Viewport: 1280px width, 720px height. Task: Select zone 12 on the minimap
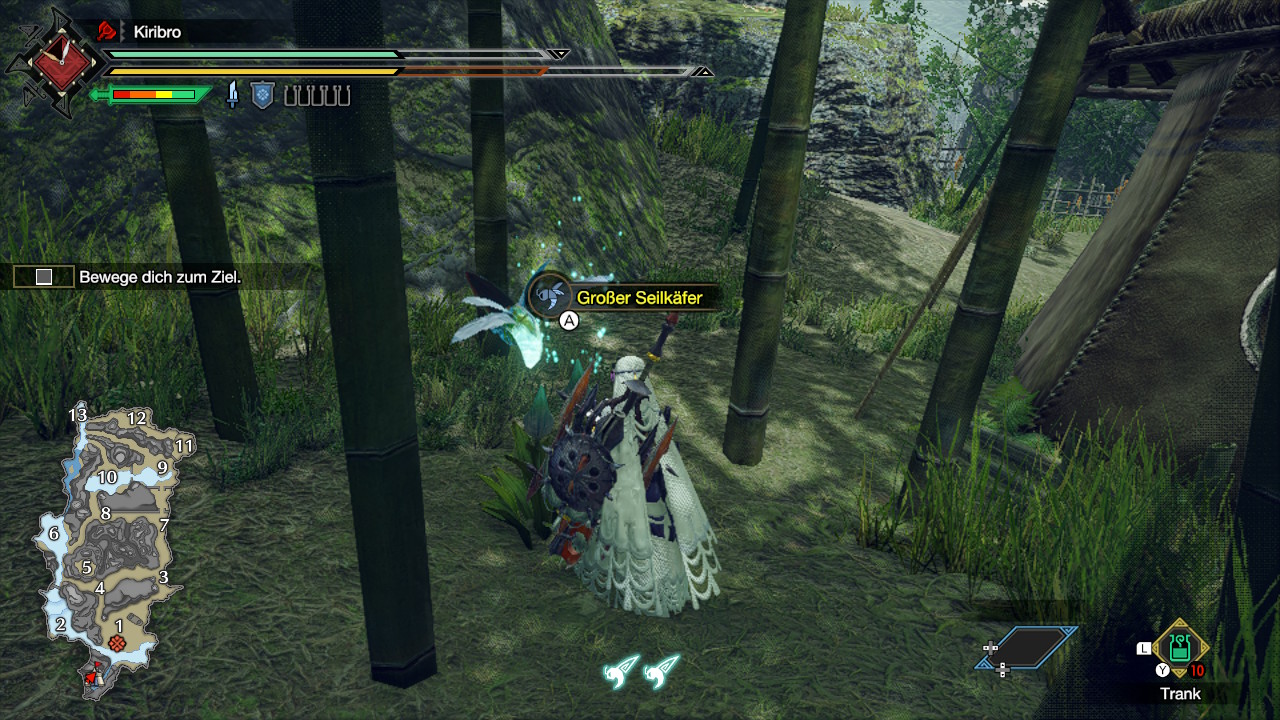tap(137, 419)
